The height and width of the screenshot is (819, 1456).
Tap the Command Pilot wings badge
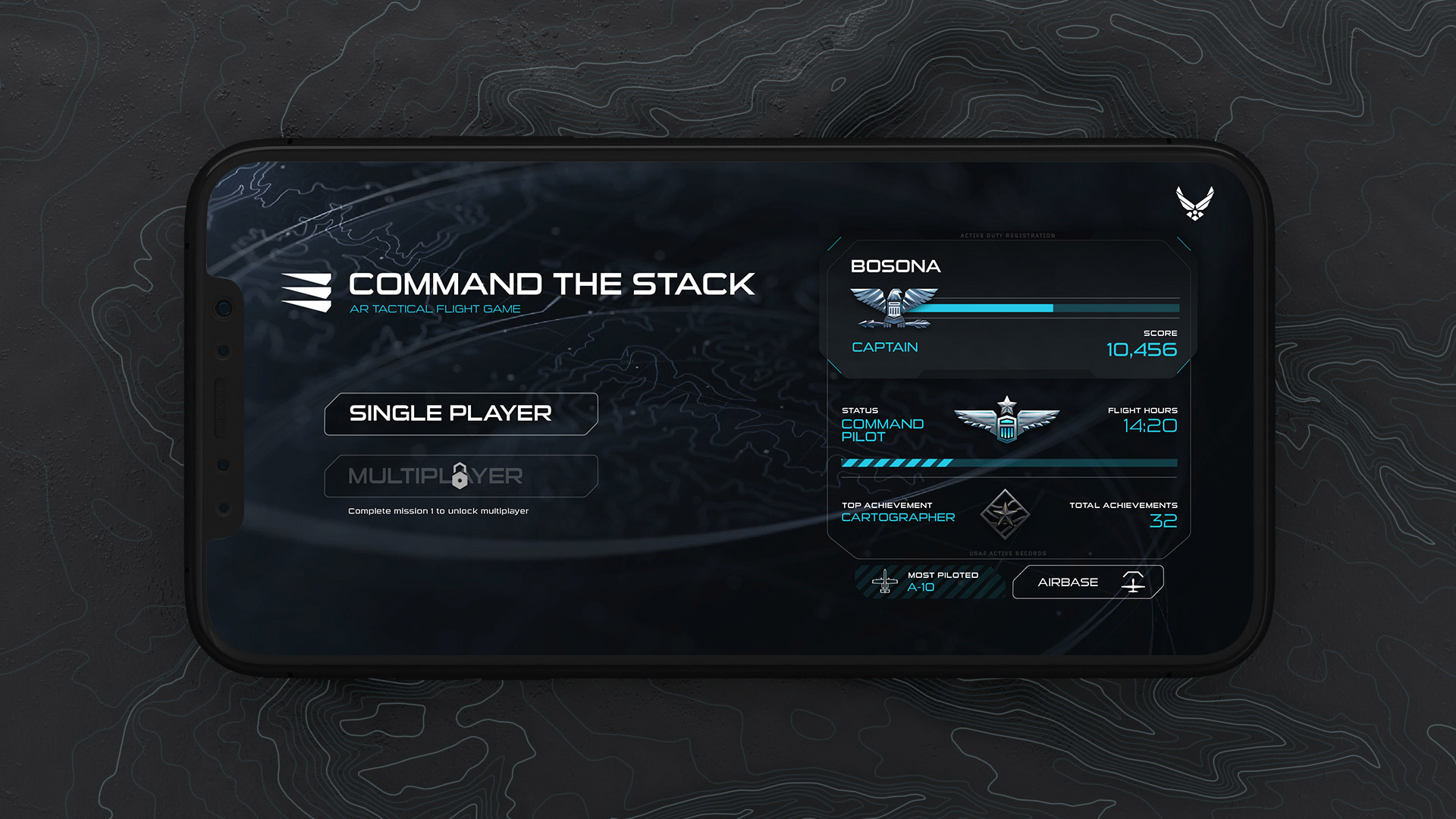pyautogui.click(x=1006, y=421)
